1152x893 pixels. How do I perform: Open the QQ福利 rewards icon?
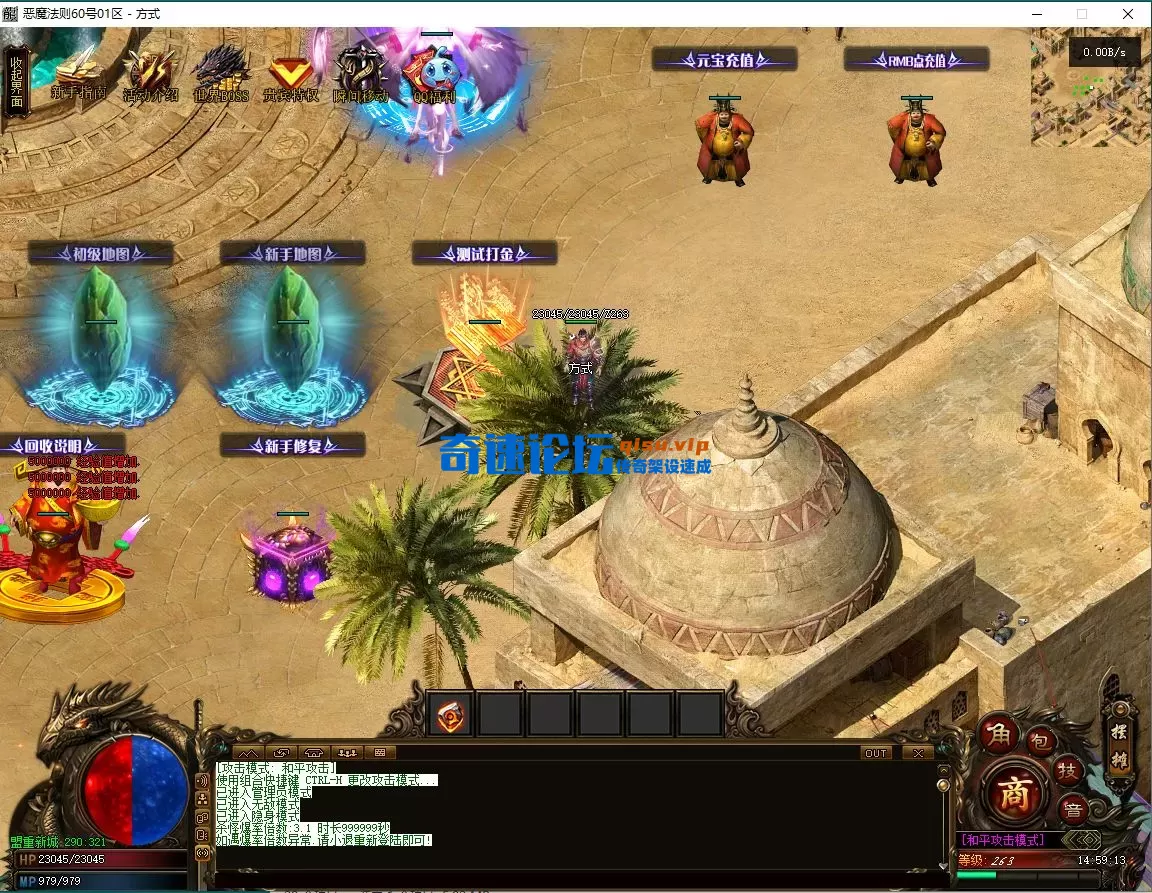tap(433, 72)
